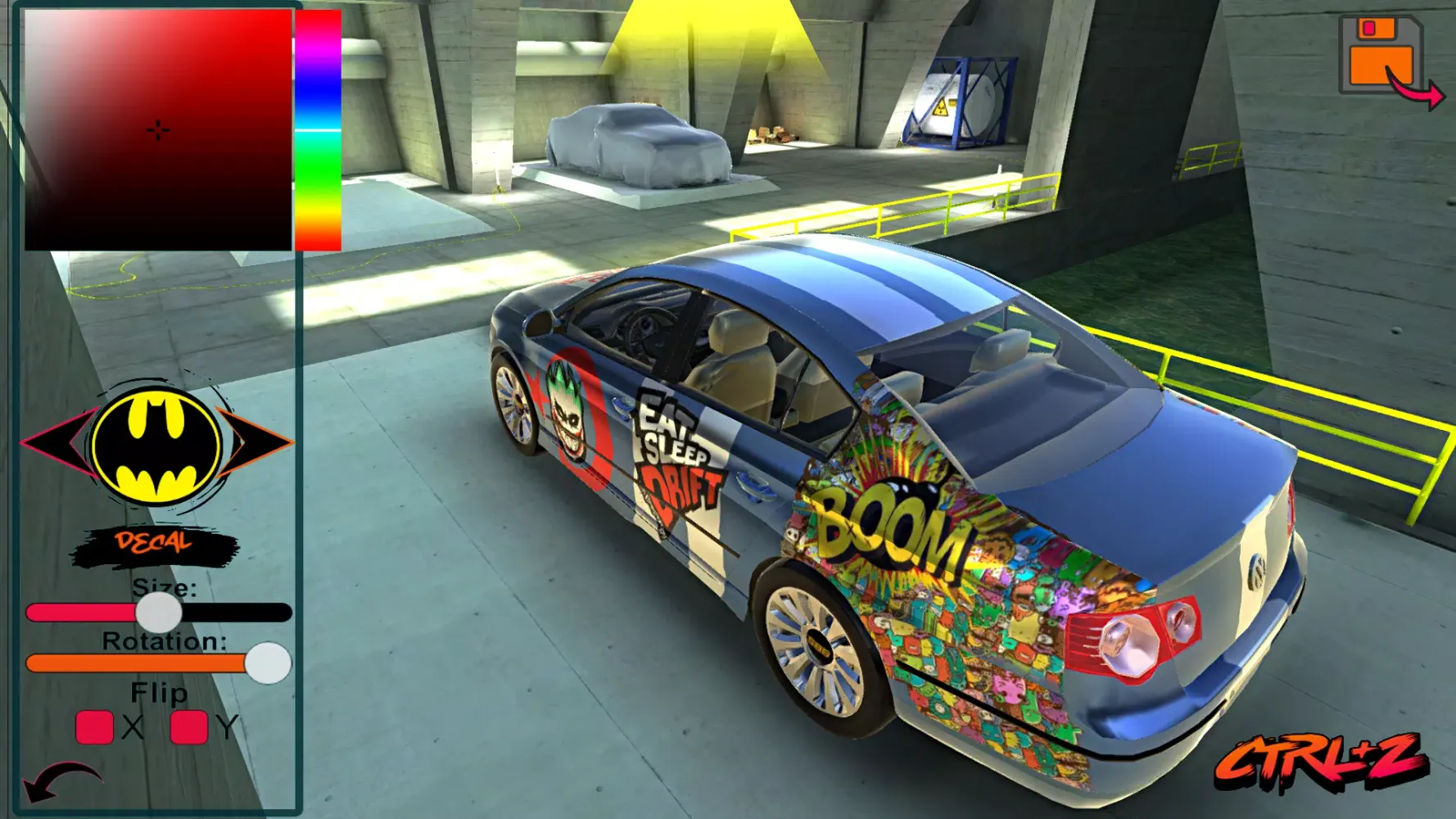Enable Flip Y for the decal
Viewport: 1456px width, 819px height.
pos(187,725)
